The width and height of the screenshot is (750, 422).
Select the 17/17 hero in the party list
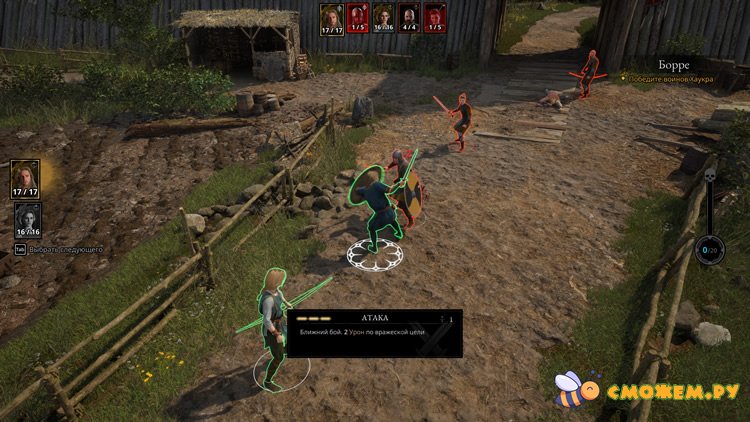pos(26,178)
